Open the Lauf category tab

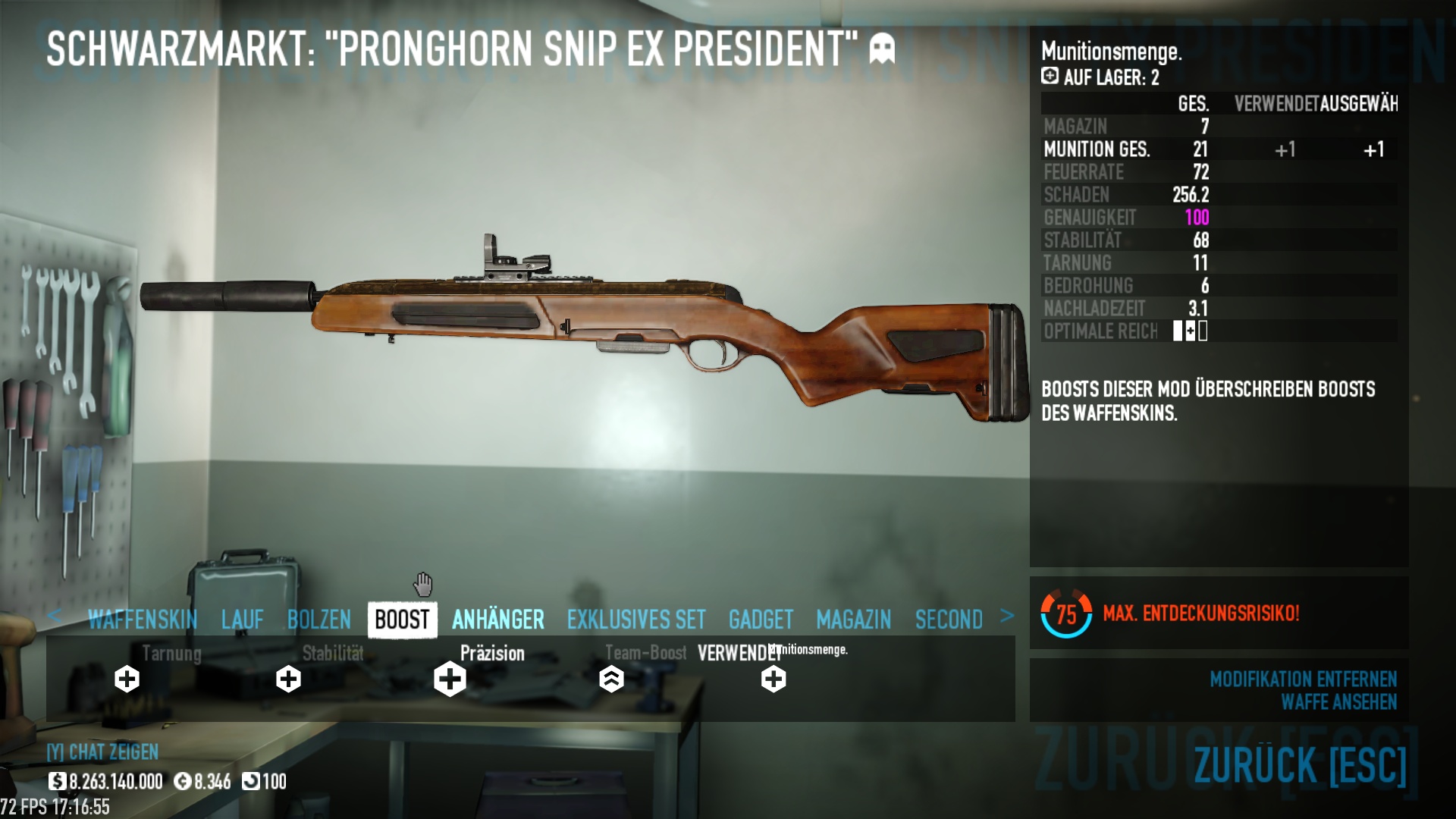(243, 620)
